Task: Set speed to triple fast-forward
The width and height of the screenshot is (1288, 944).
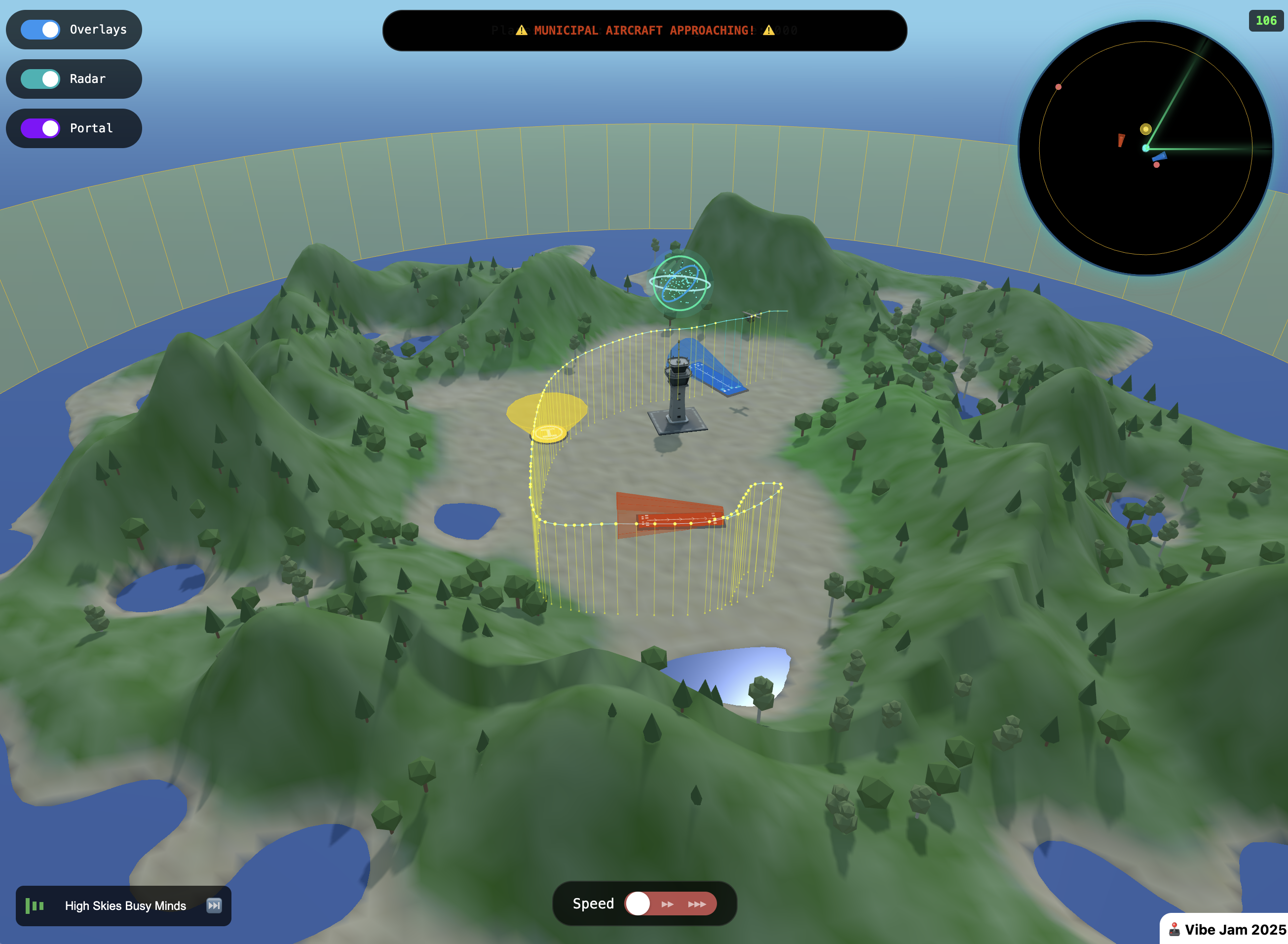Action: (697, 904)
